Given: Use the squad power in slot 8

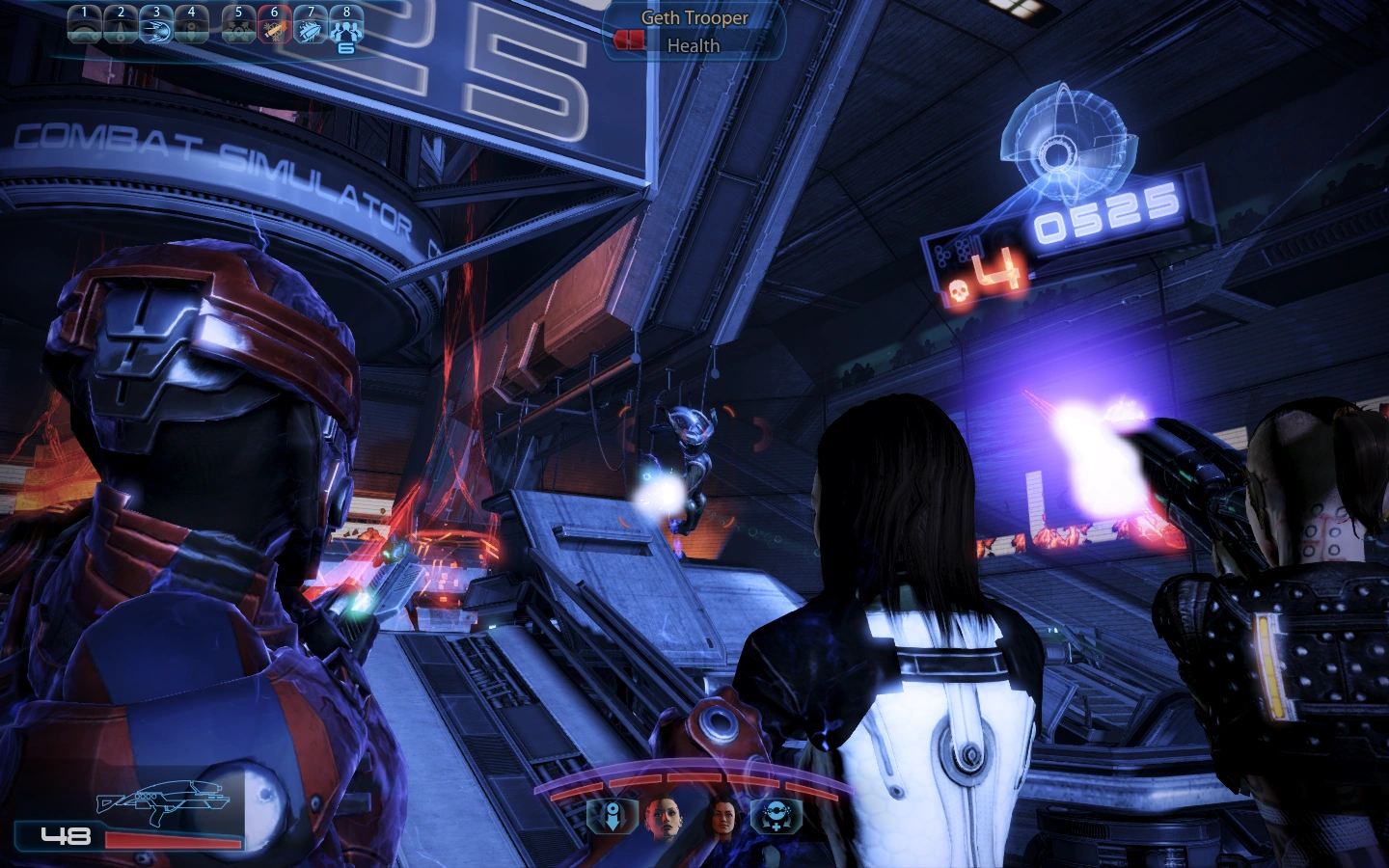Looking at the screenshot, I should coord(345,24).
